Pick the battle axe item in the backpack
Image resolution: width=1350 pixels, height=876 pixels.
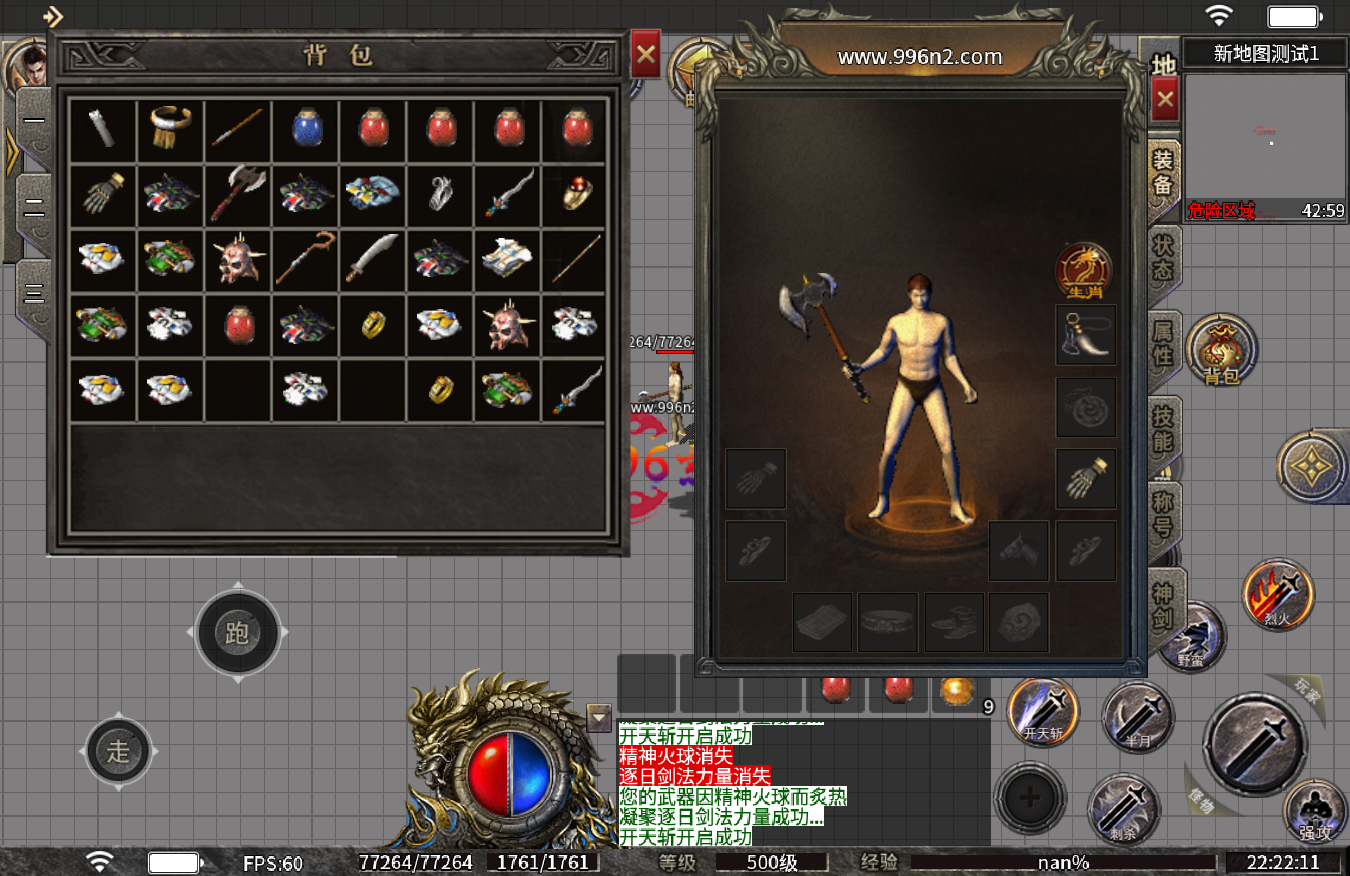tap(238, 195)
